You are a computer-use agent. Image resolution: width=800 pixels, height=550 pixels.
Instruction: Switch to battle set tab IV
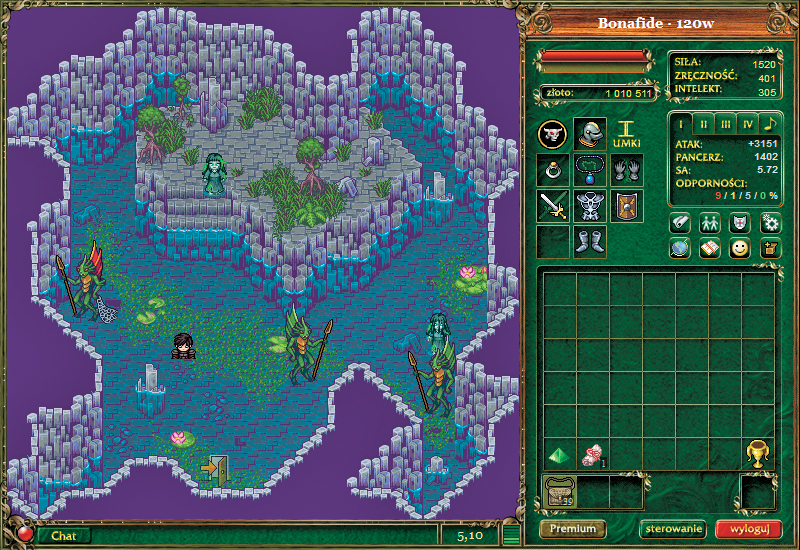point(747,124)
